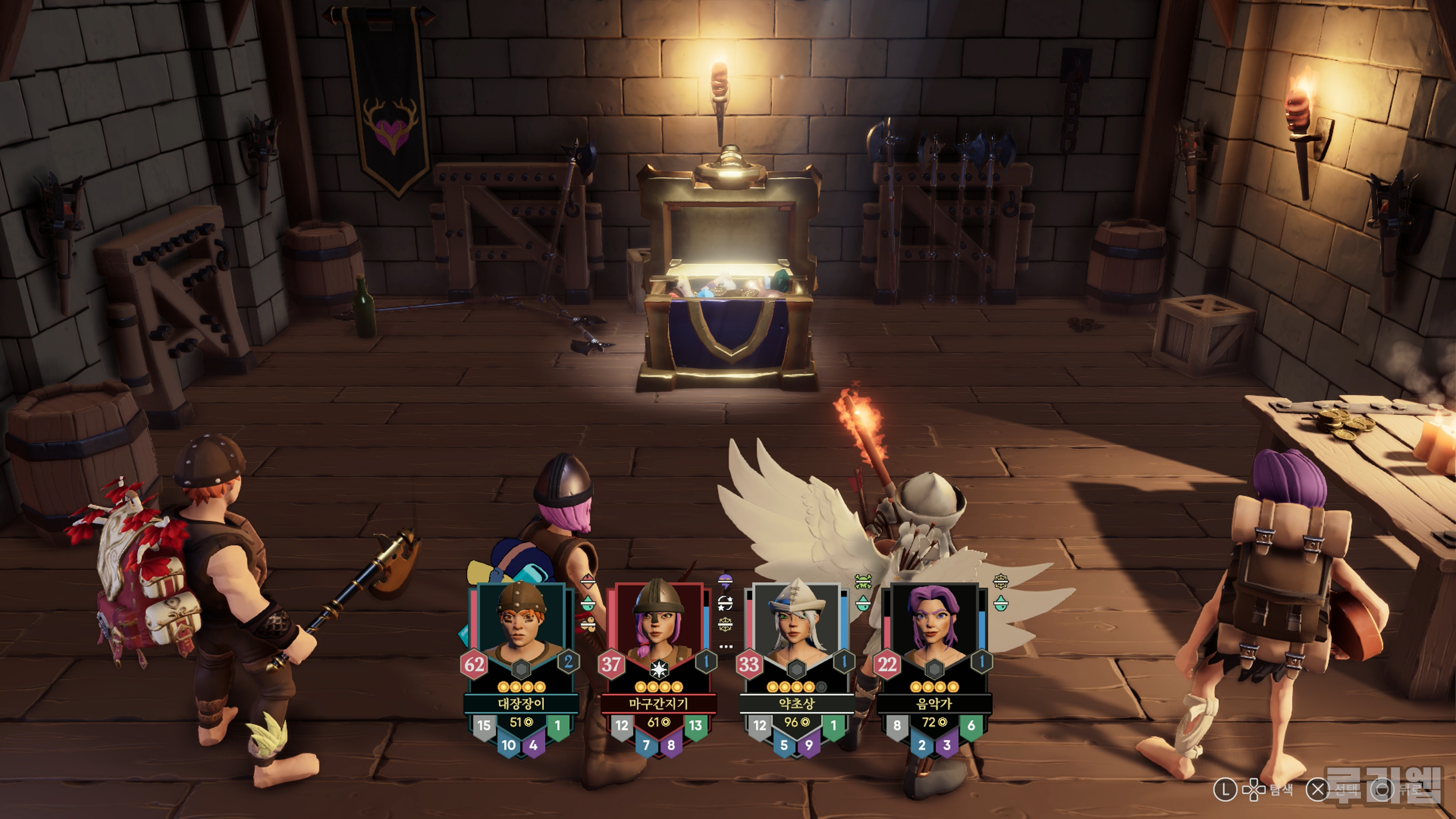The height and width of the screenshot is (819, 1456).
Task: Inspect the swirling-stars status icon
Action: (x=725, y=603)
